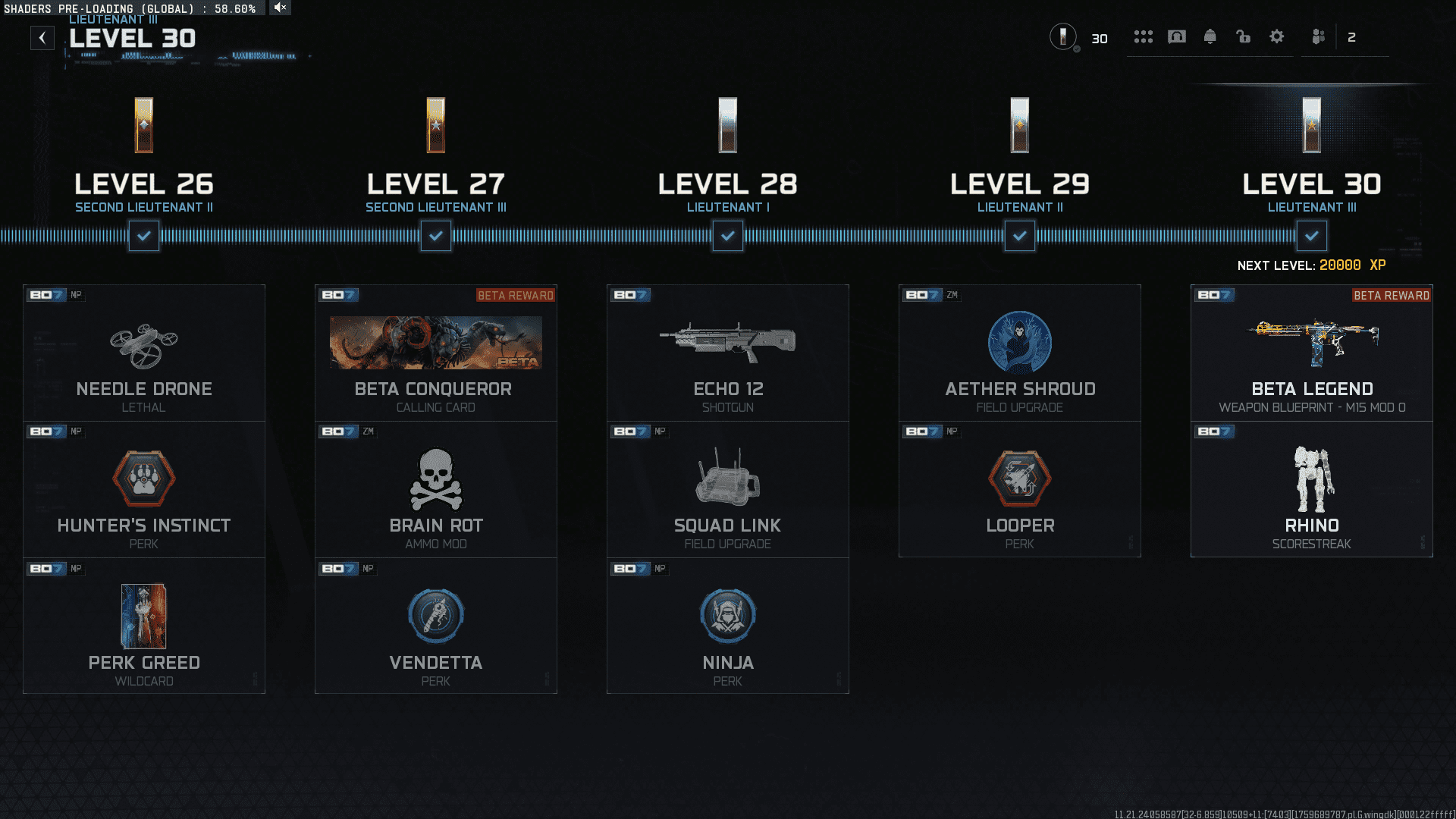The height and width of the screenshot is (819, 1456).
Task: Select the Level 29 rank insignia
Action: tap(1020, 125)
